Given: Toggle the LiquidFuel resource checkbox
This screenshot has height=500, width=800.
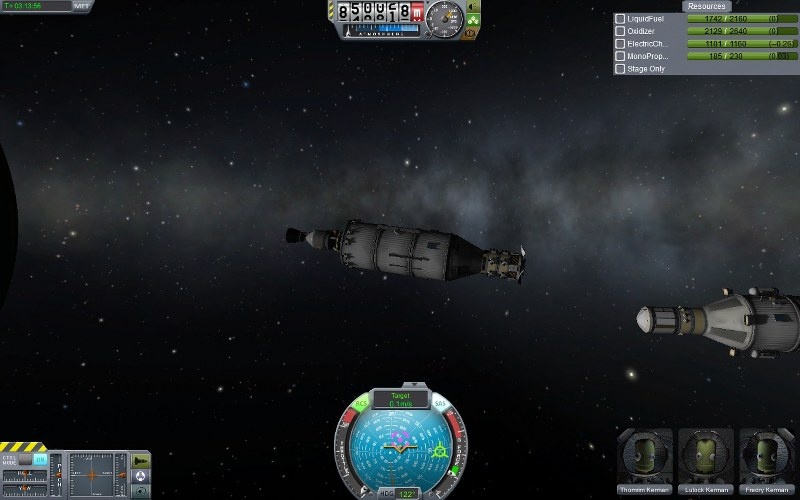Looking at the screenshot, I should pos(620,19).
